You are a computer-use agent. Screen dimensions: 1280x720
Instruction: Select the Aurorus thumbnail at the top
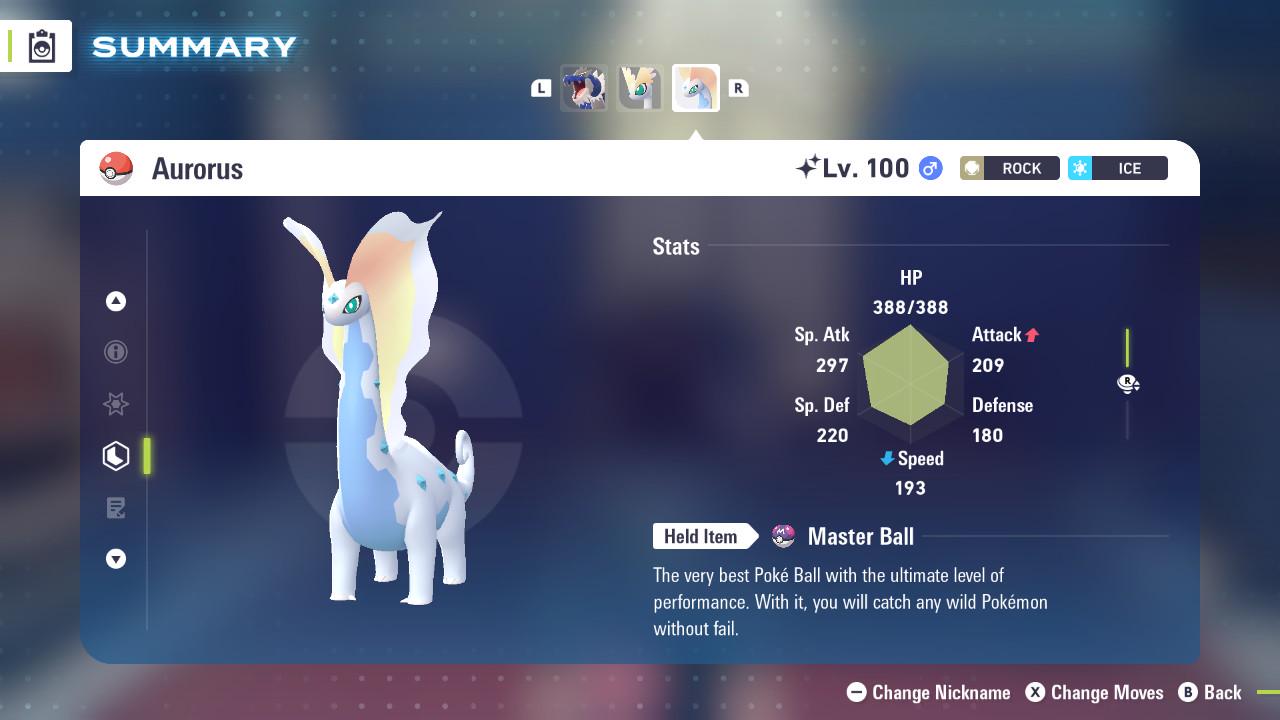point(695,88)
